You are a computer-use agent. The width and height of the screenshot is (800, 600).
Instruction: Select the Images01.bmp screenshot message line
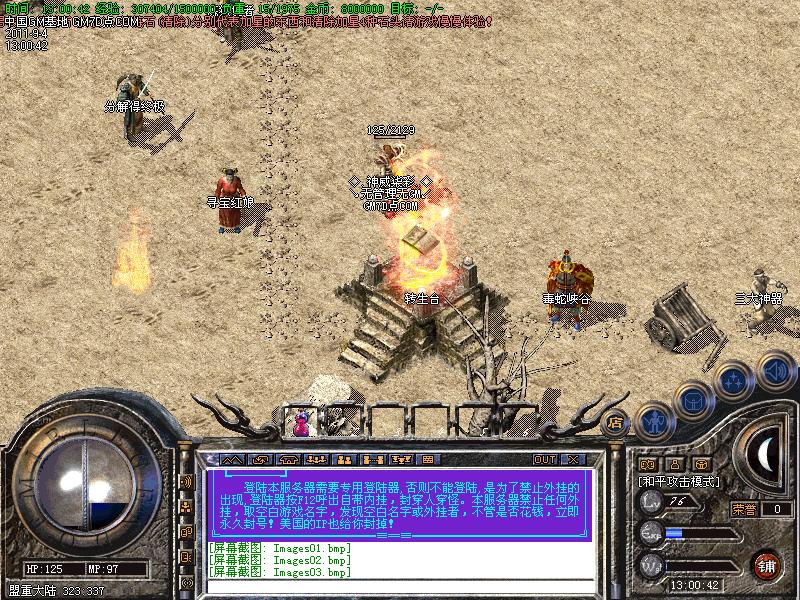tap(280, 548)
